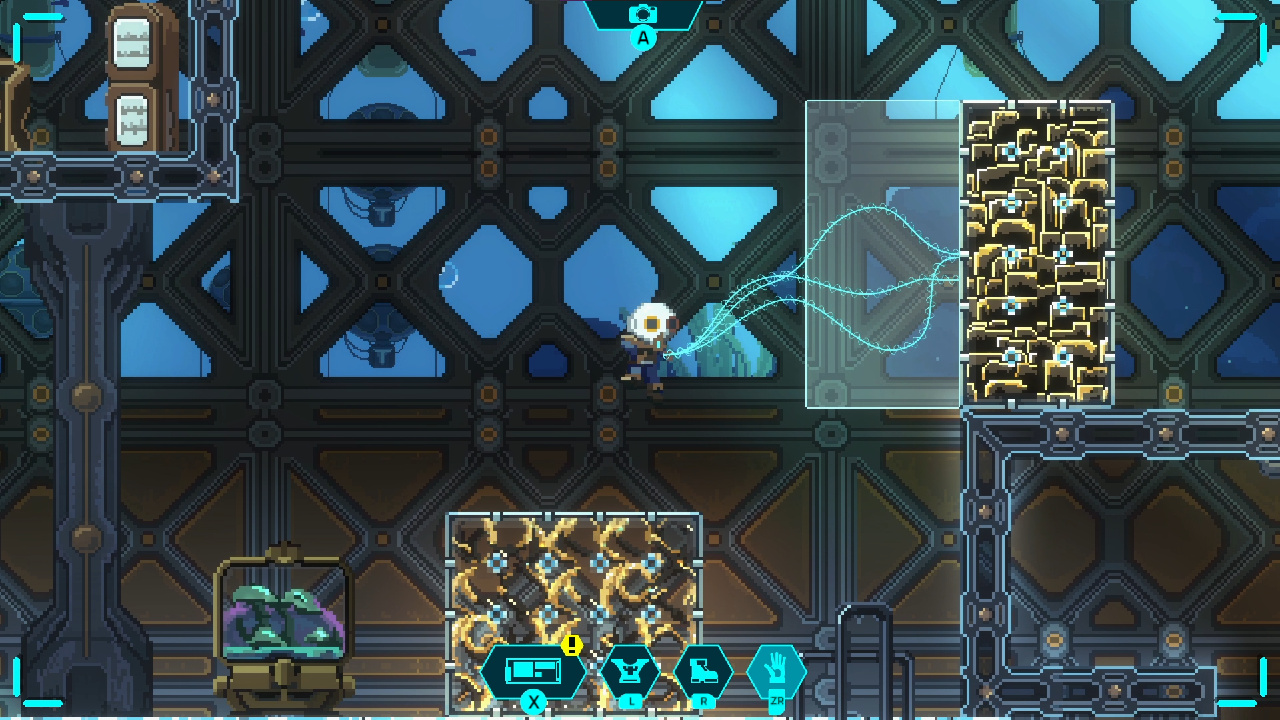Screen dimensions: 1280x720
Task: Click the R button label under the boots icon
Action: 703,703
